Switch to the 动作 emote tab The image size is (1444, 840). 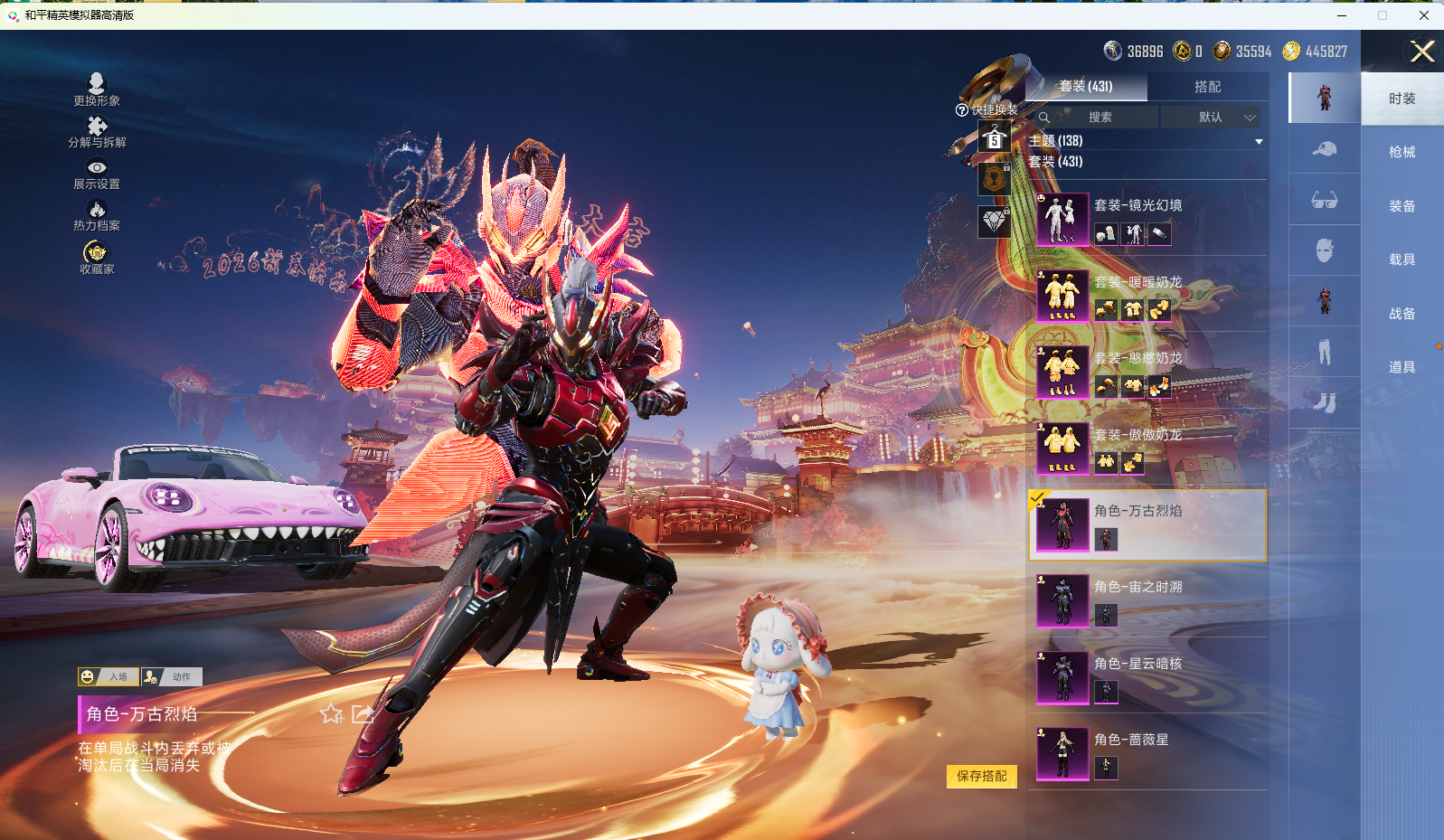tap(172, 676)
